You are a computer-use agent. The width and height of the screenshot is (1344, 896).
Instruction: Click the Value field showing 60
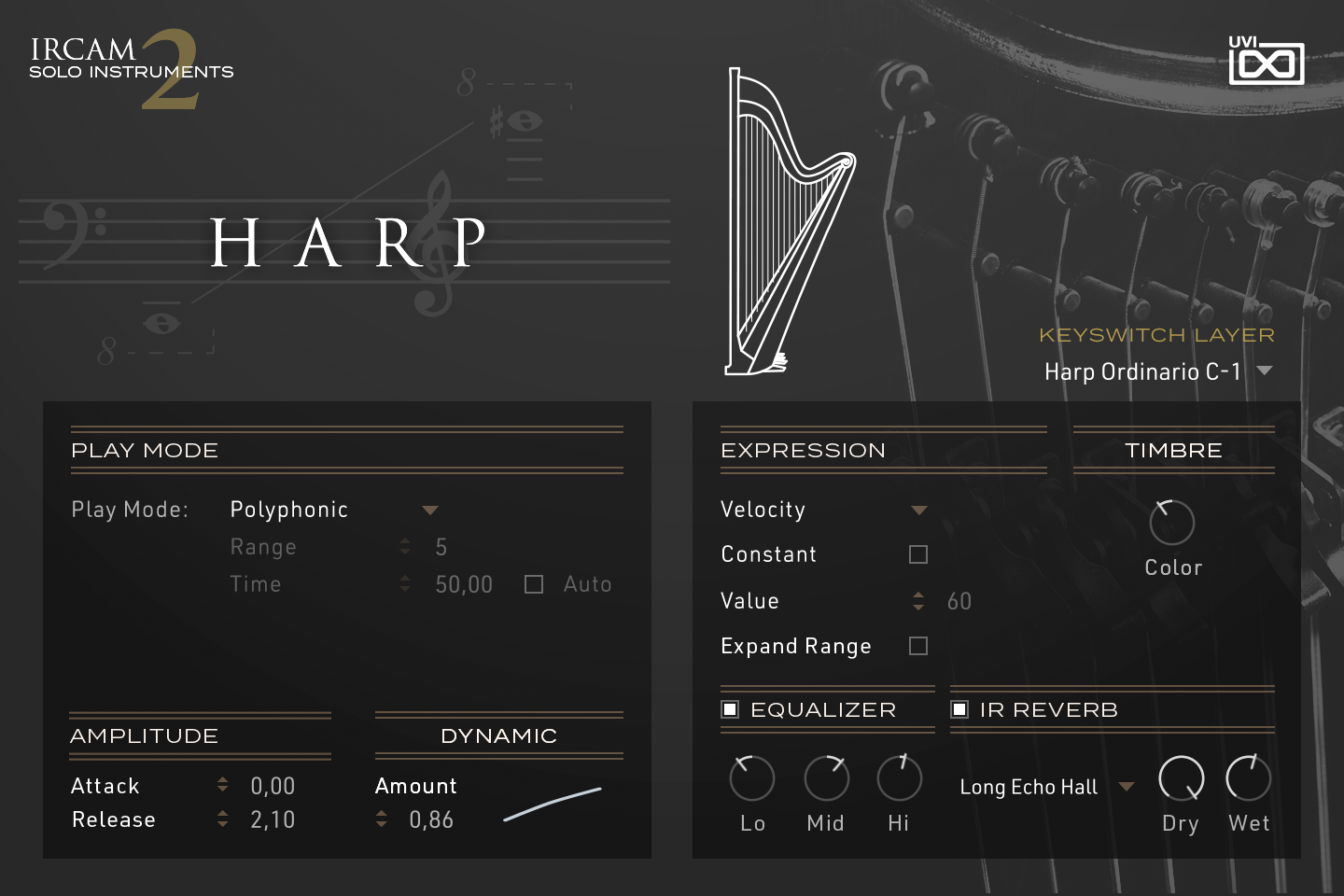click(x=962, y=601)
